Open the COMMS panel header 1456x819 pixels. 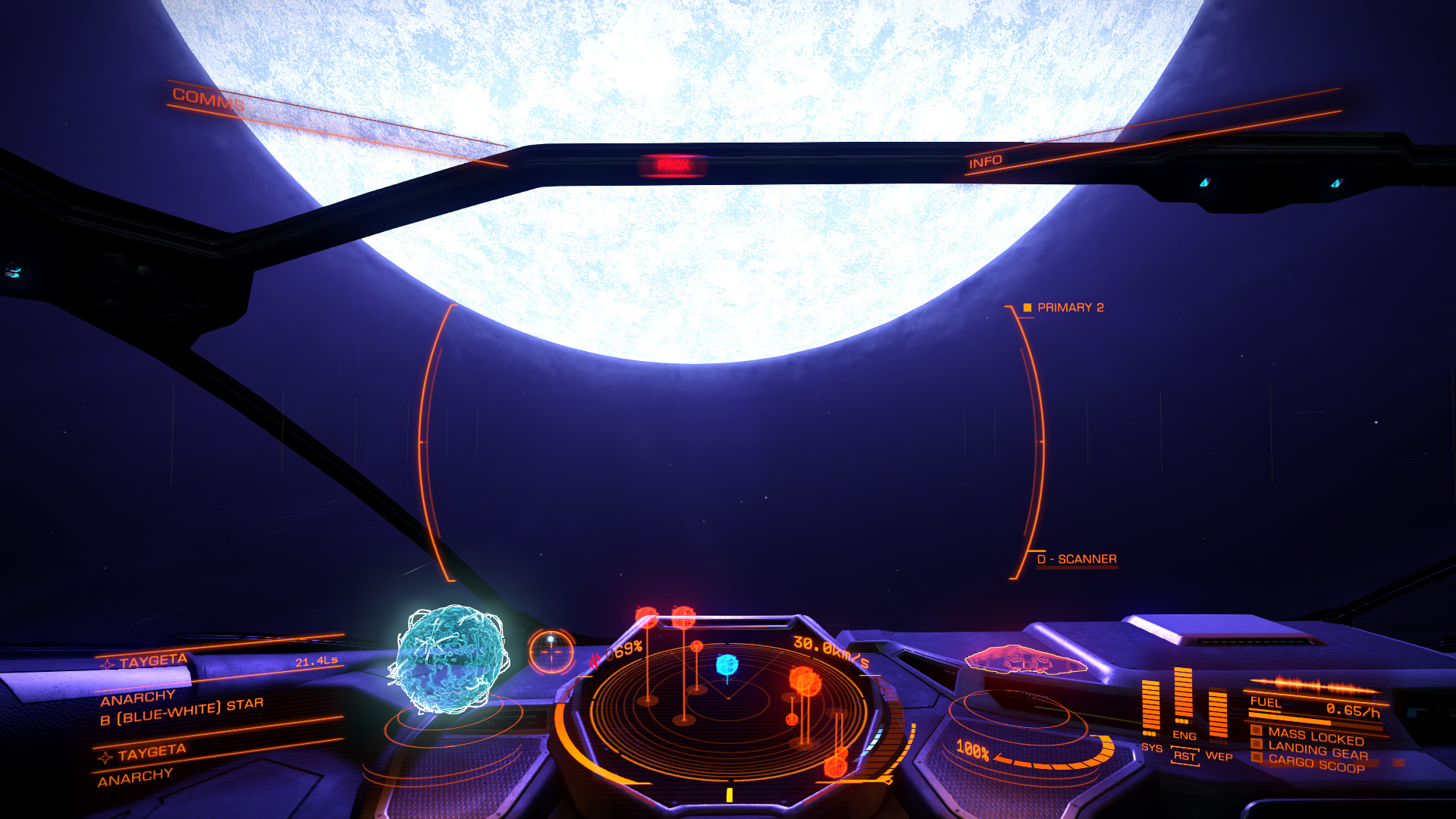(x=209, y=99)
